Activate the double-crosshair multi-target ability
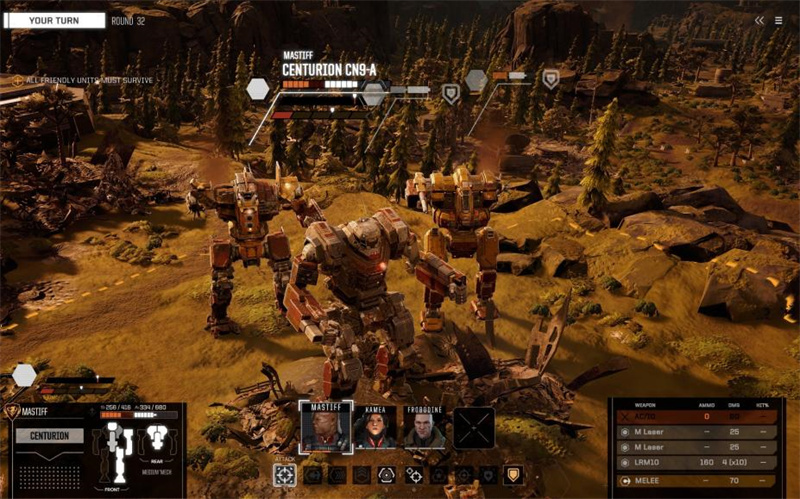800x499 pixels. pyautogui.click(x=413, y=475)
